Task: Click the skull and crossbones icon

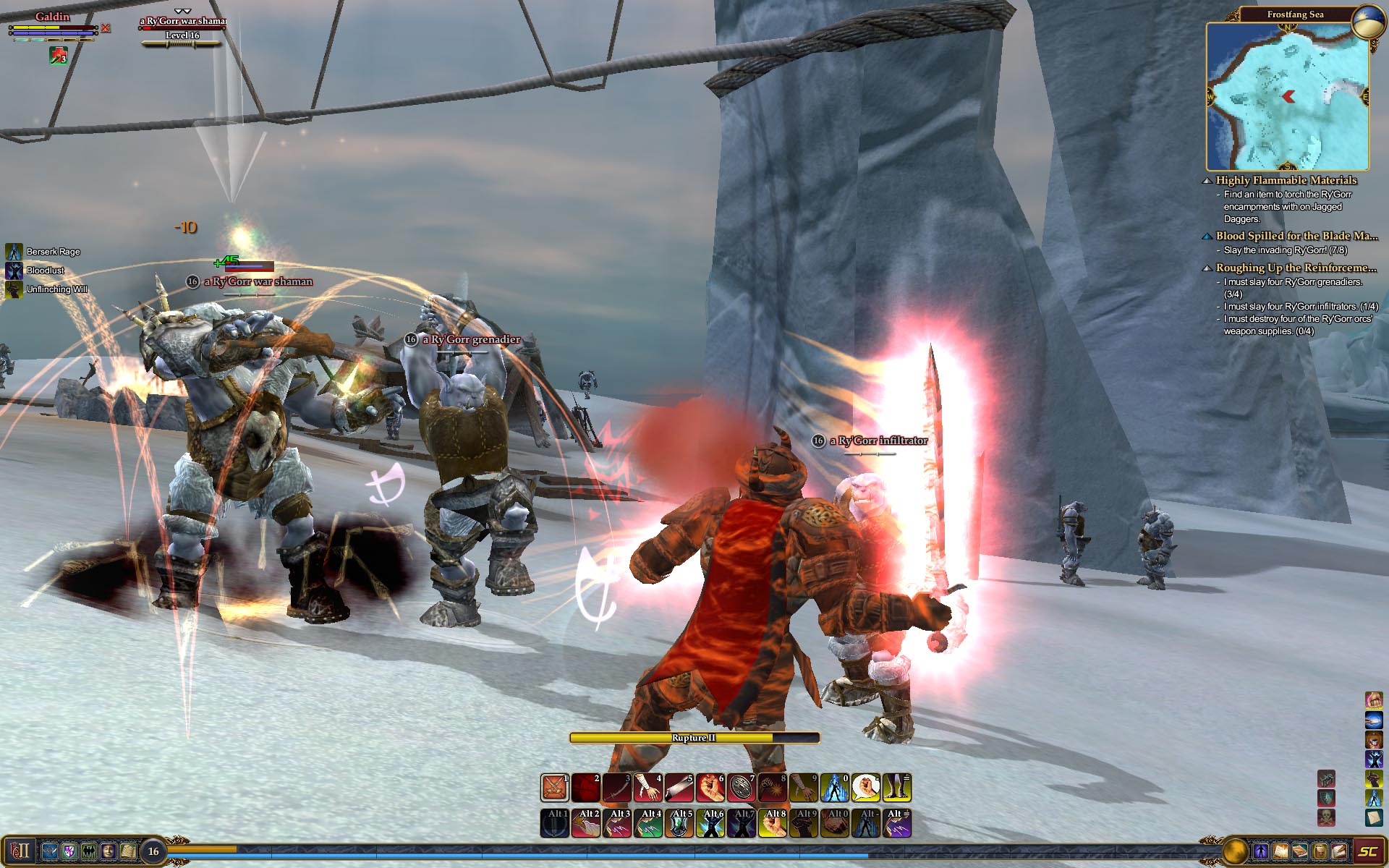Action: point(1326,817)
